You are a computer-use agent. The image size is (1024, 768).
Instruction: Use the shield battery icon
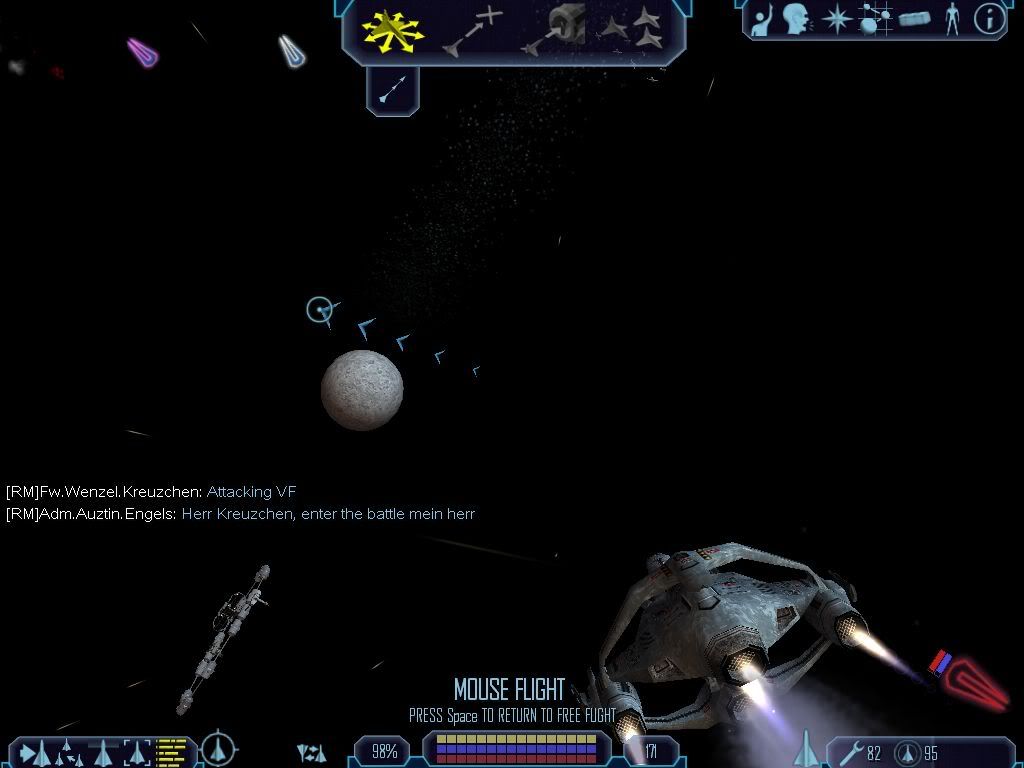point(908,752)
